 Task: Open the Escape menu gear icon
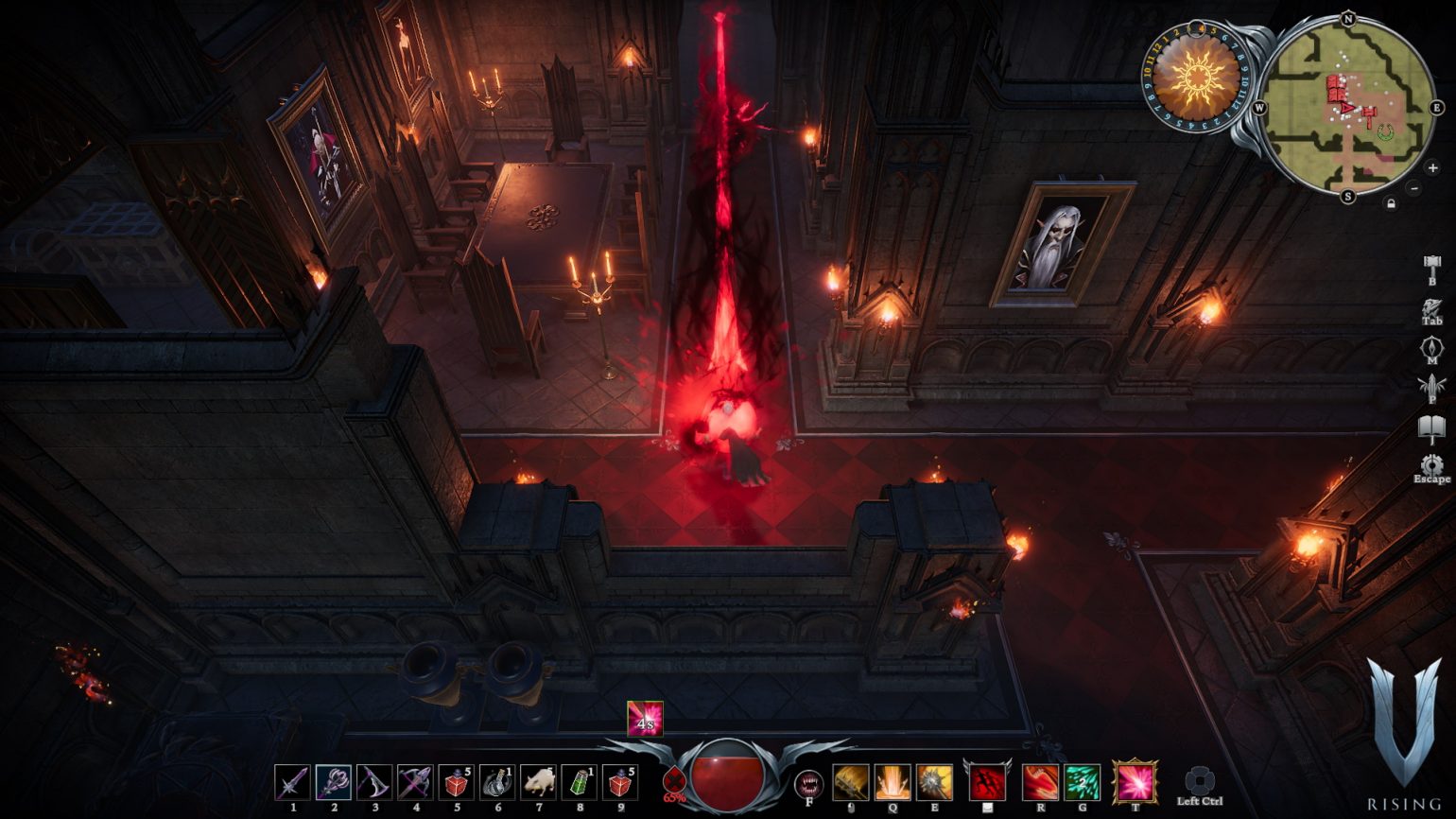coord(1432,464)
